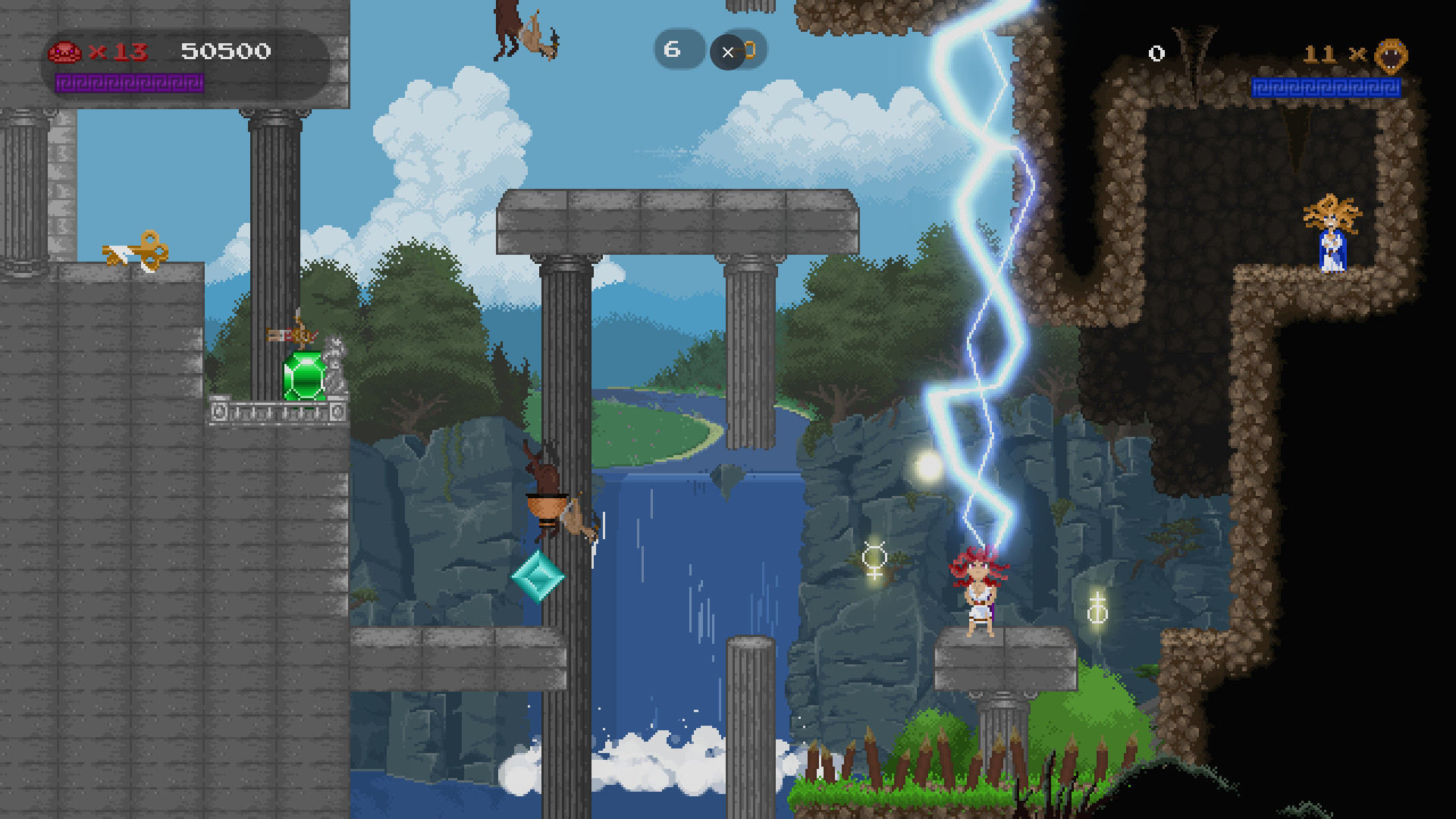
Task: Click the red enemy head lives icon
Action: 65,52
